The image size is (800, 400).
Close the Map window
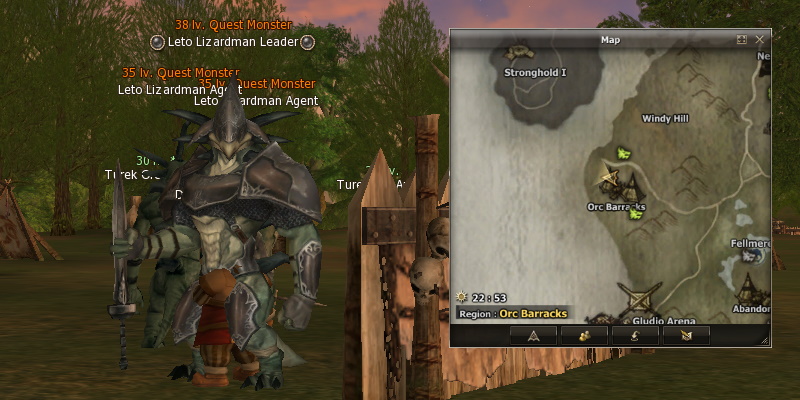[760, 40]
